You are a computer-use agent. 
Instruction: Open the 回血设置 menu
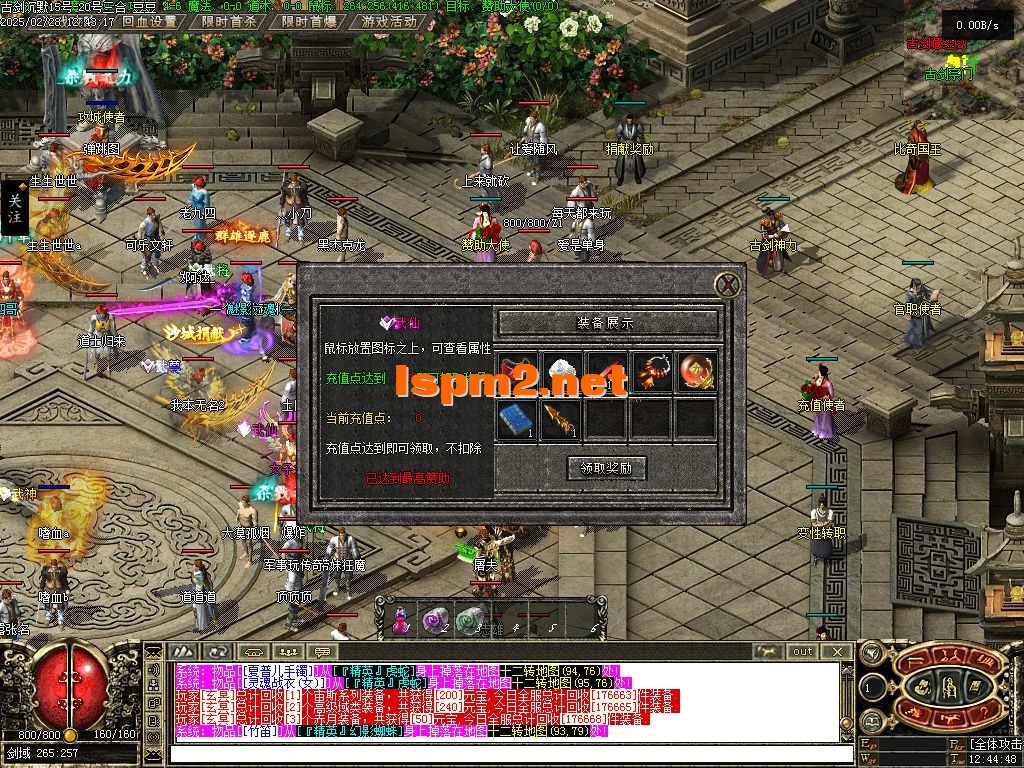(149, 21)
